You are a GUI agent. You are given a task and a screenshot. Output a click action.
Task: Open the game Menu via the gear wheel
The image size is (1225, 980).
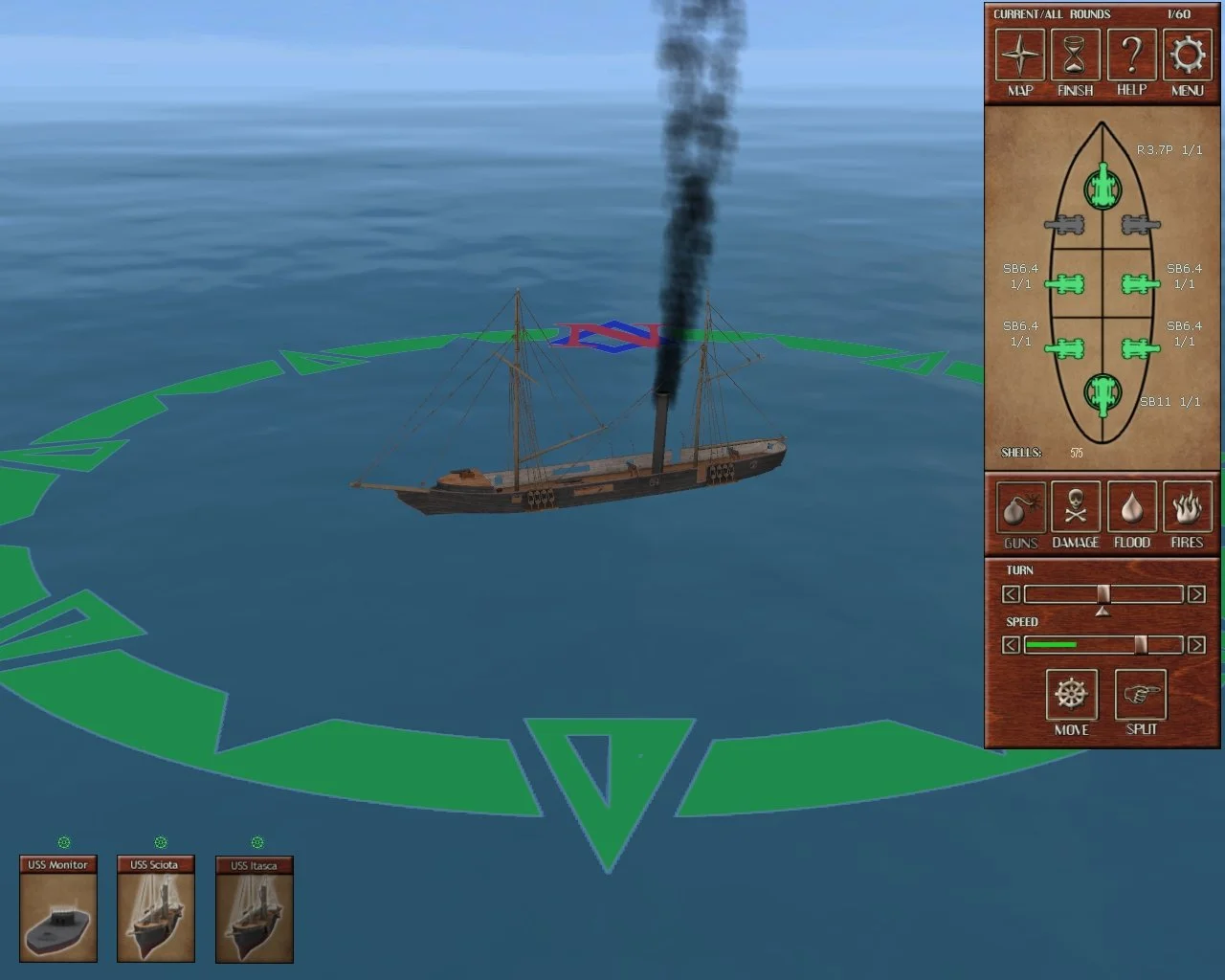(x=1187, y=55)
